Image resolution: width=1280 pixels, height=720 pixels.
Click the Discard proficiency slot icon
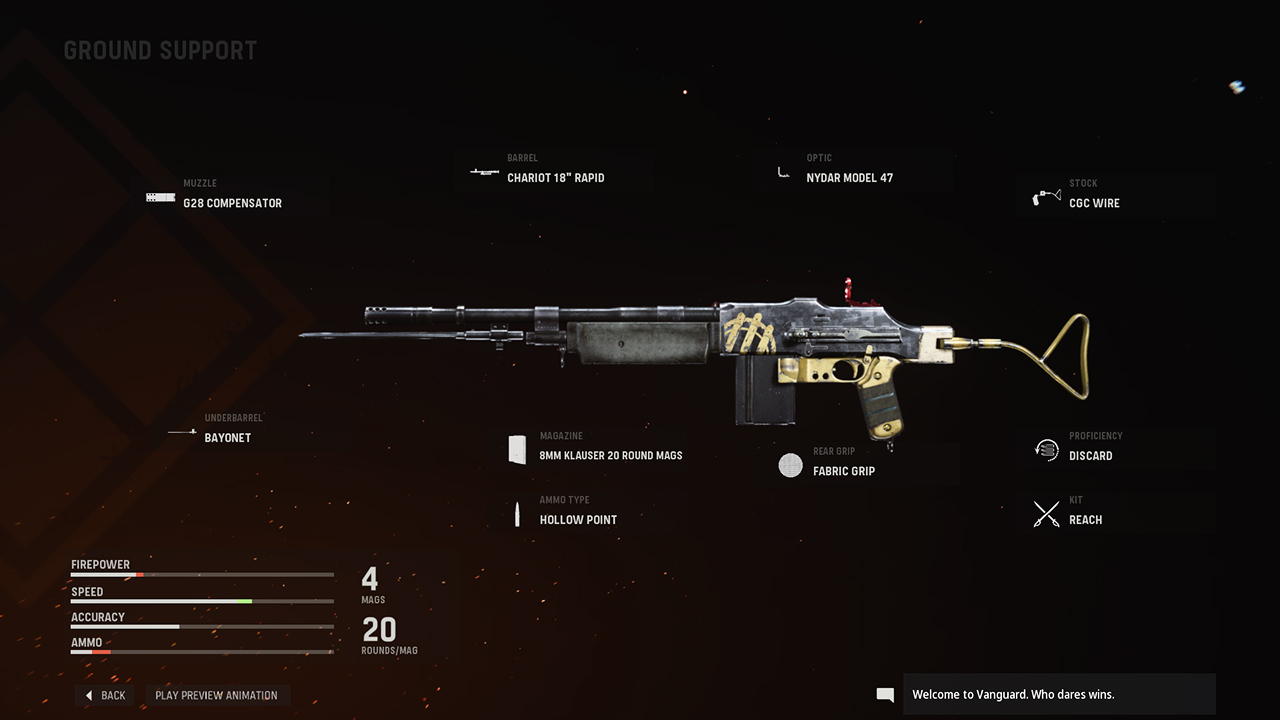1046,449
